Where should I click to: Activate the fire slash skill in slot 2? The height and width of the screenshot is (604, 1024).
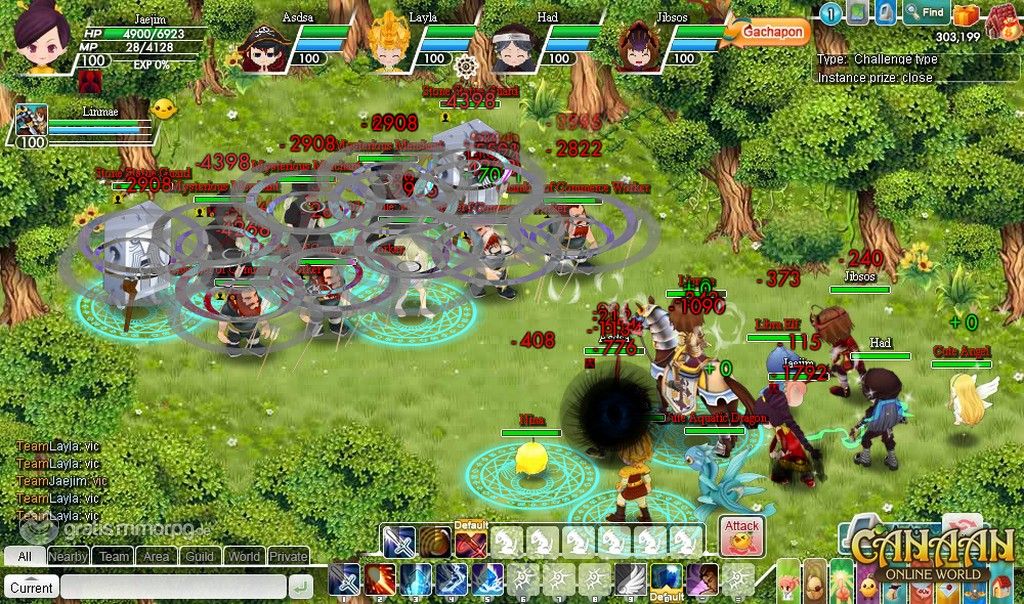[380, 579]
